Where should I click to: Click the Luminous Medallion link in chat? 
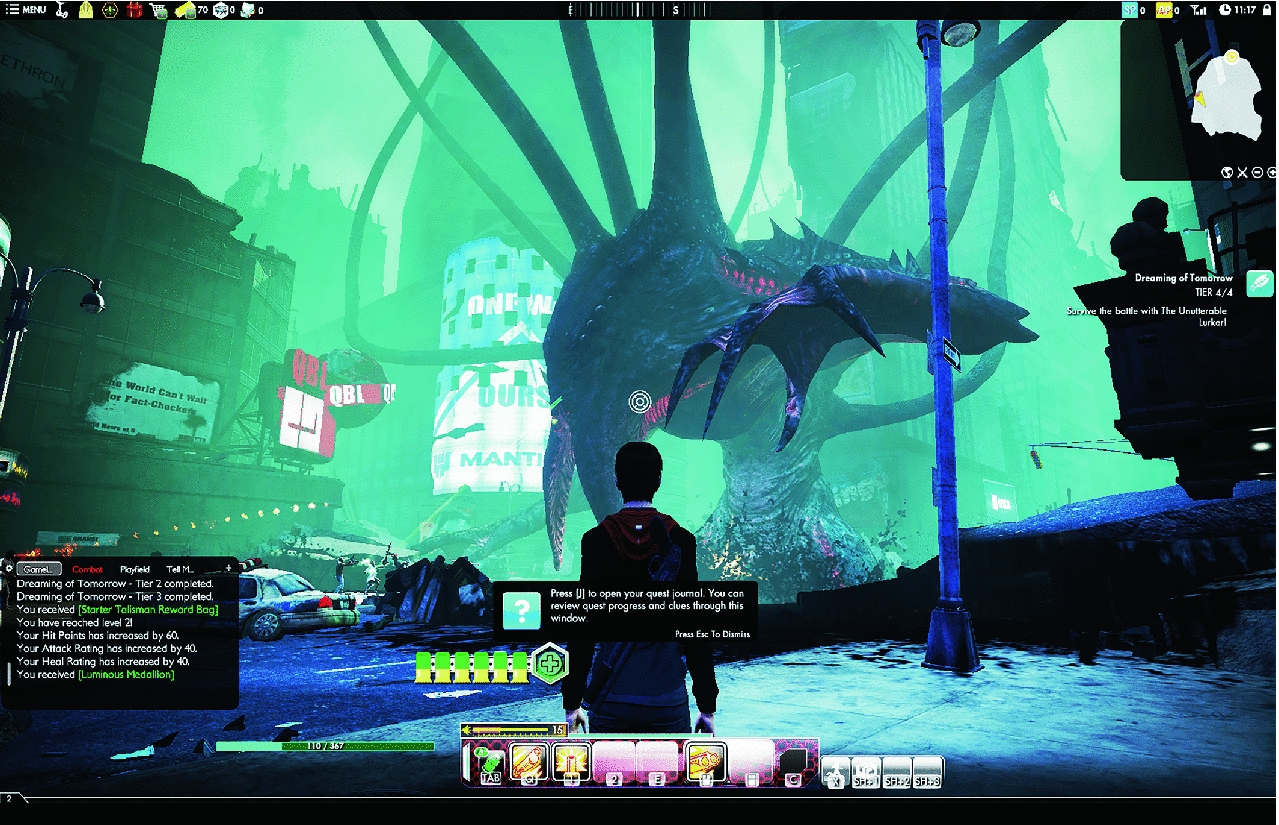(127, 675)
